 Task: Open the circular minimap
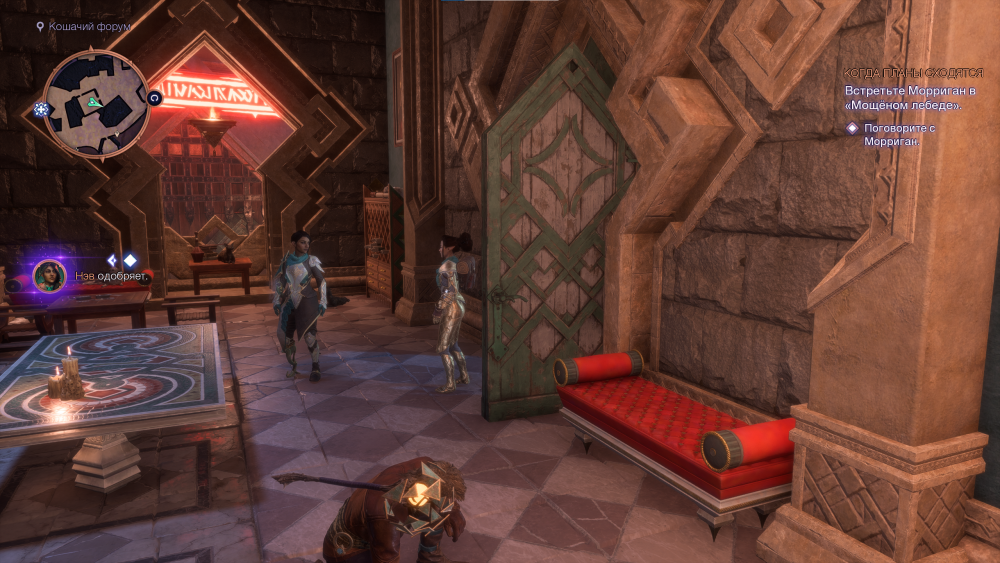(x=96, y=103)
